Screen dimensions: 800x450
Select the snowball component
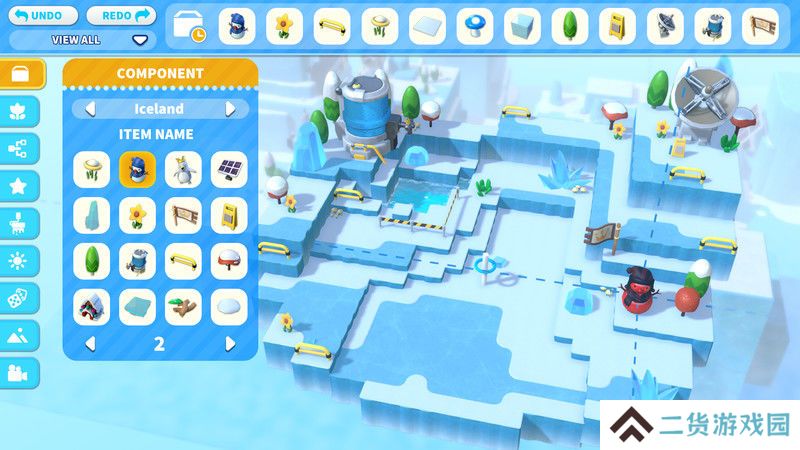point(229,307)
